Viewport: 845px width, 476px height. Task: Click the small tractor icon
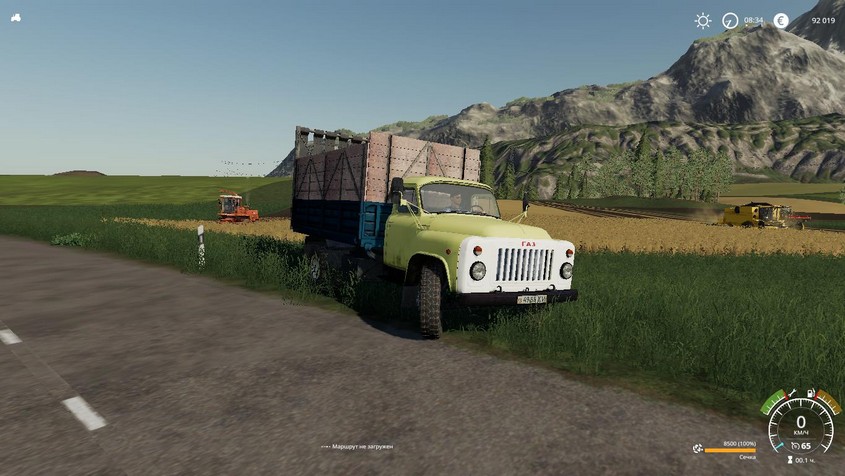(16, 17)
